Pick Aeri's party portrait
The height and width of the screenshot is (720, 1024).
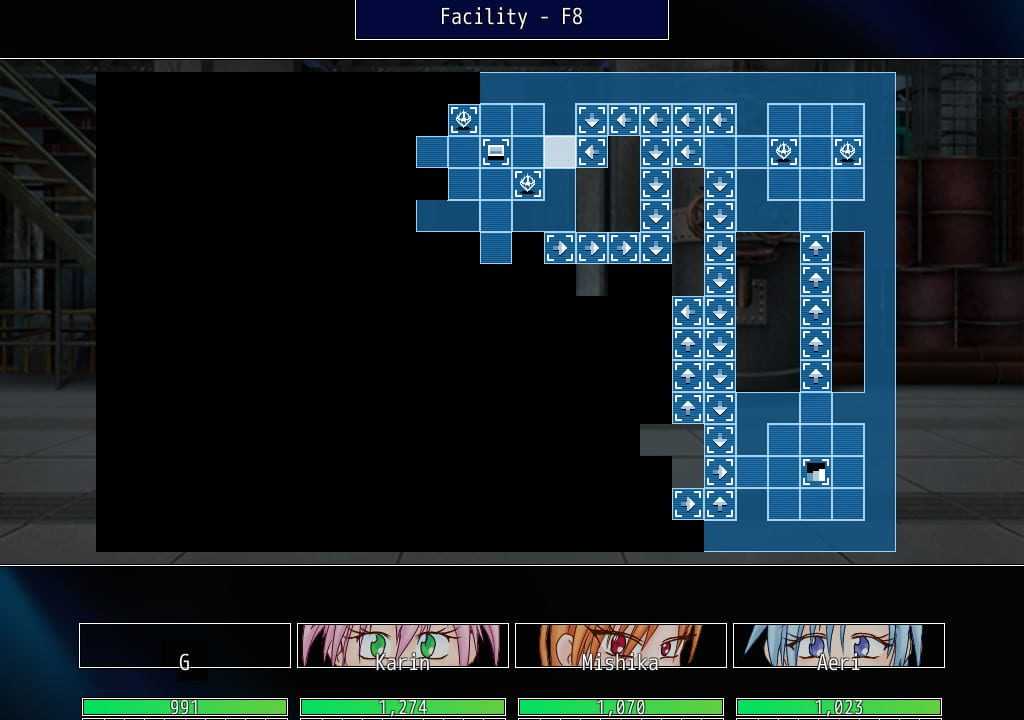coord(839,646)
